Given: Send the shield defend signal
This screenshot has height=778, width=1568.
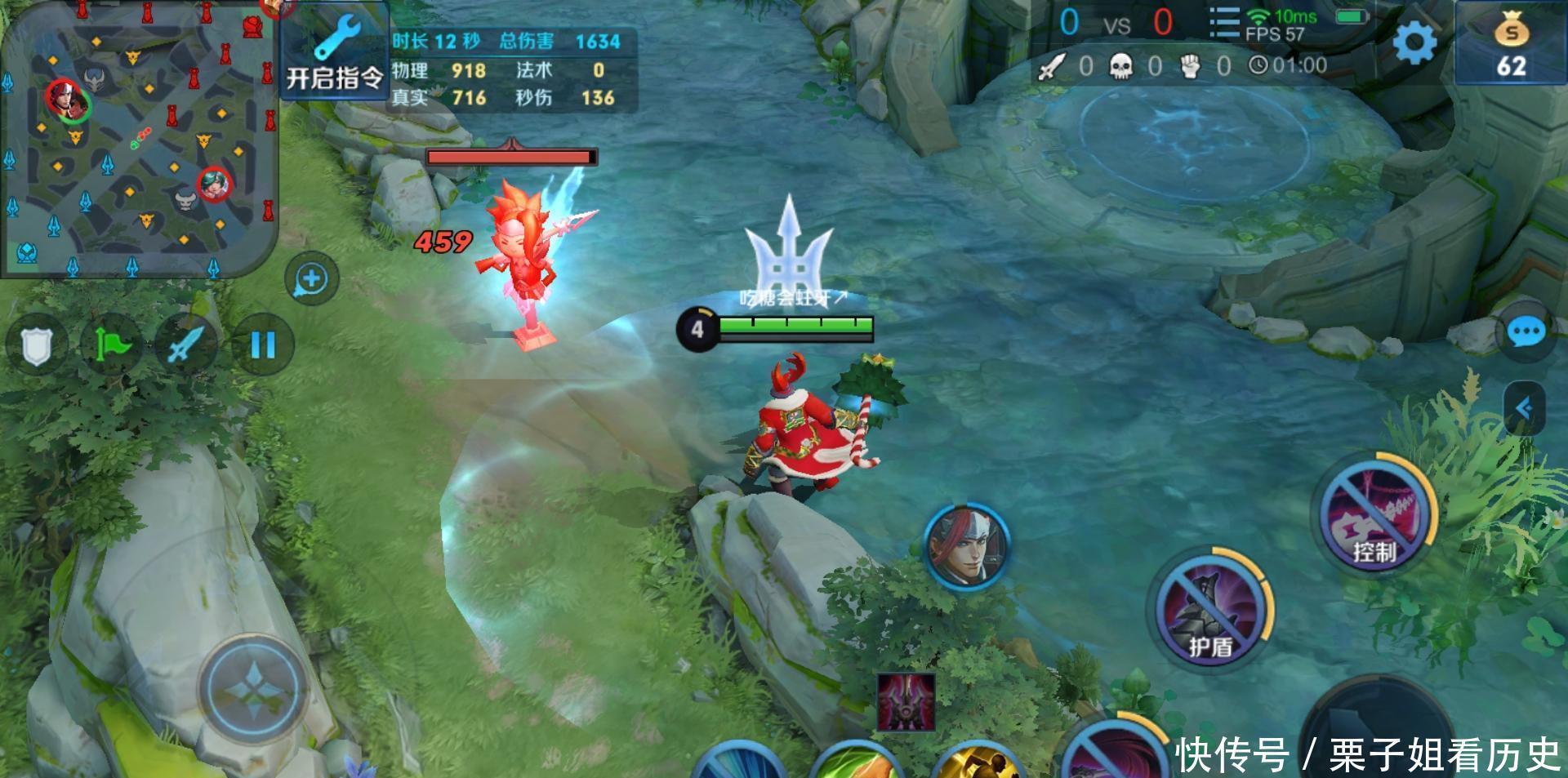Looking at the screenshot, I should pyautogui.click(x=36, y=345).
